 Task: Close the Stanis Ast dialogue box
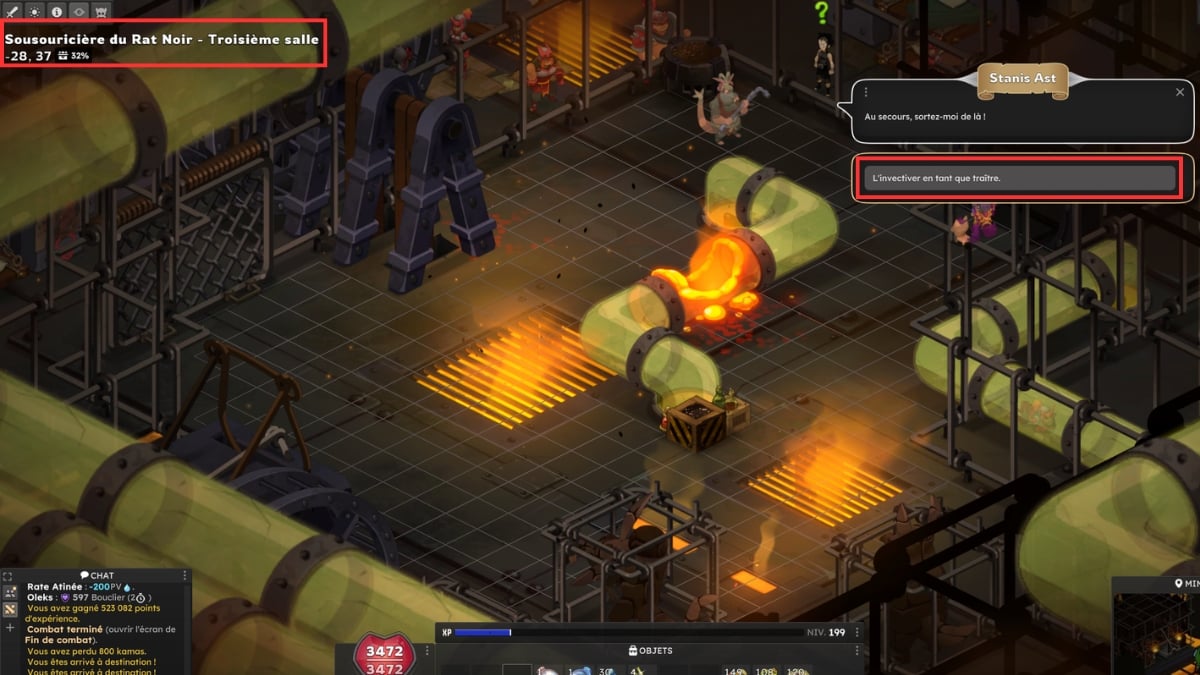pyautogui.click(x=1179, y=92)
